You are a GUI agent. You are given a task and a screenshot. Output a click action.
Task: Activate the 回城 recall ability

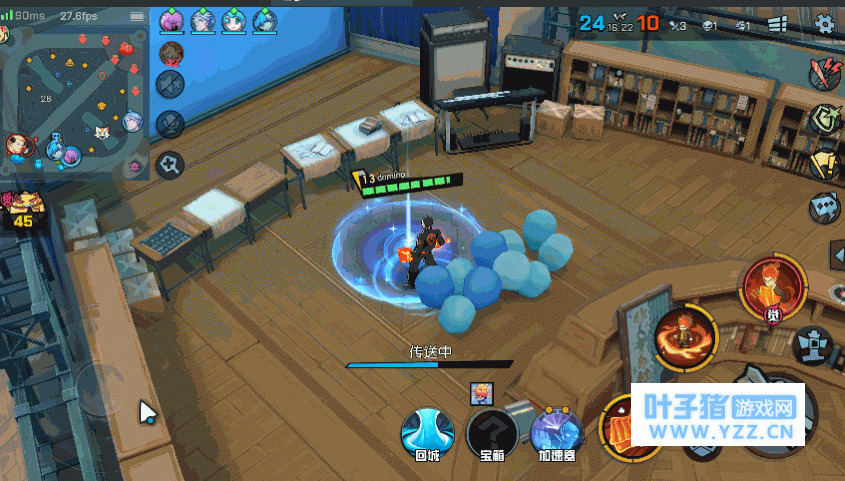click(x=427, y=430)
